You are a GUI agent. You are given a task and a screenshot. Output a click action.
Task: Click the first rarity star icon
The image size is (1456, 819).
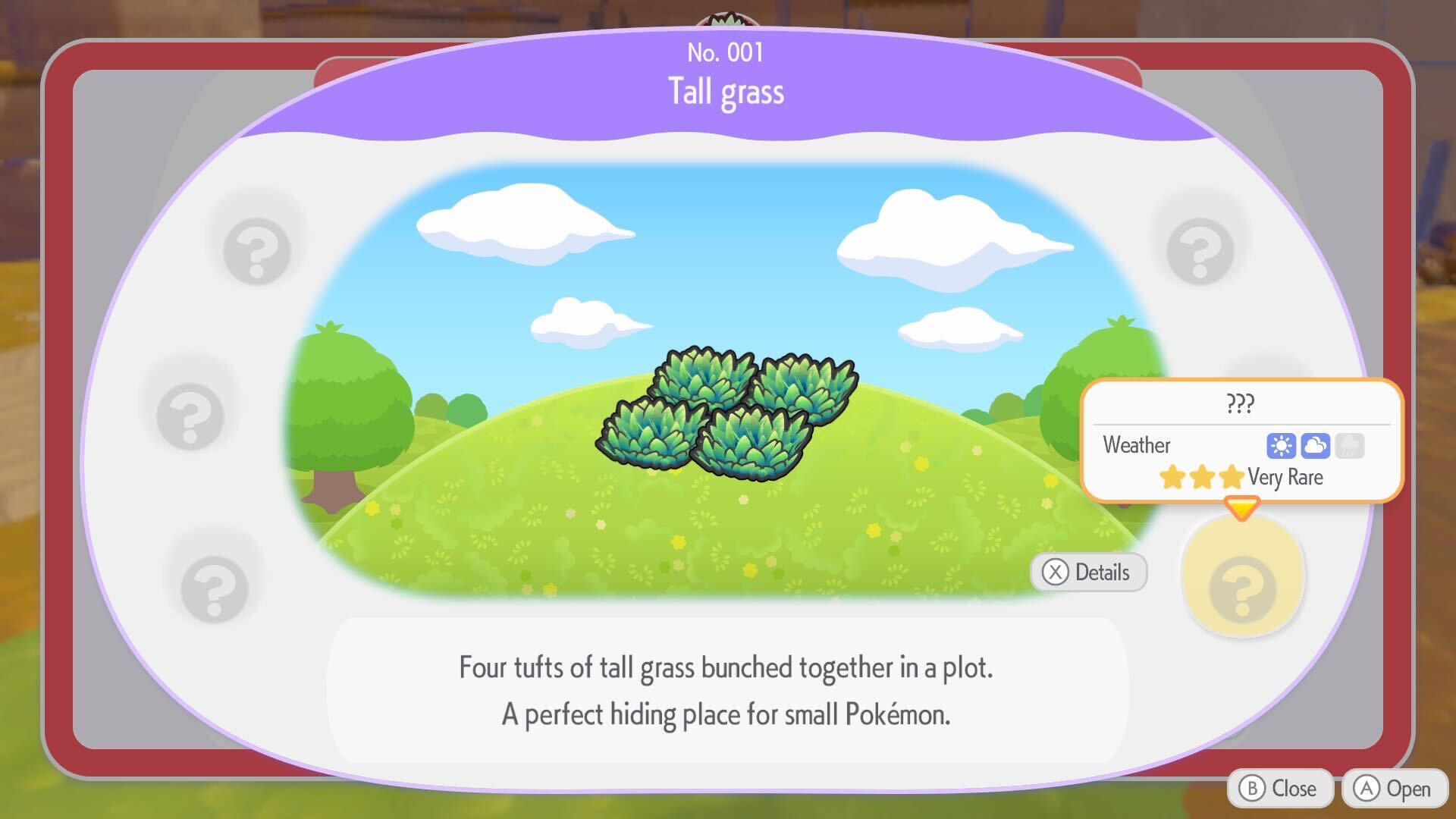point(1171,478)
